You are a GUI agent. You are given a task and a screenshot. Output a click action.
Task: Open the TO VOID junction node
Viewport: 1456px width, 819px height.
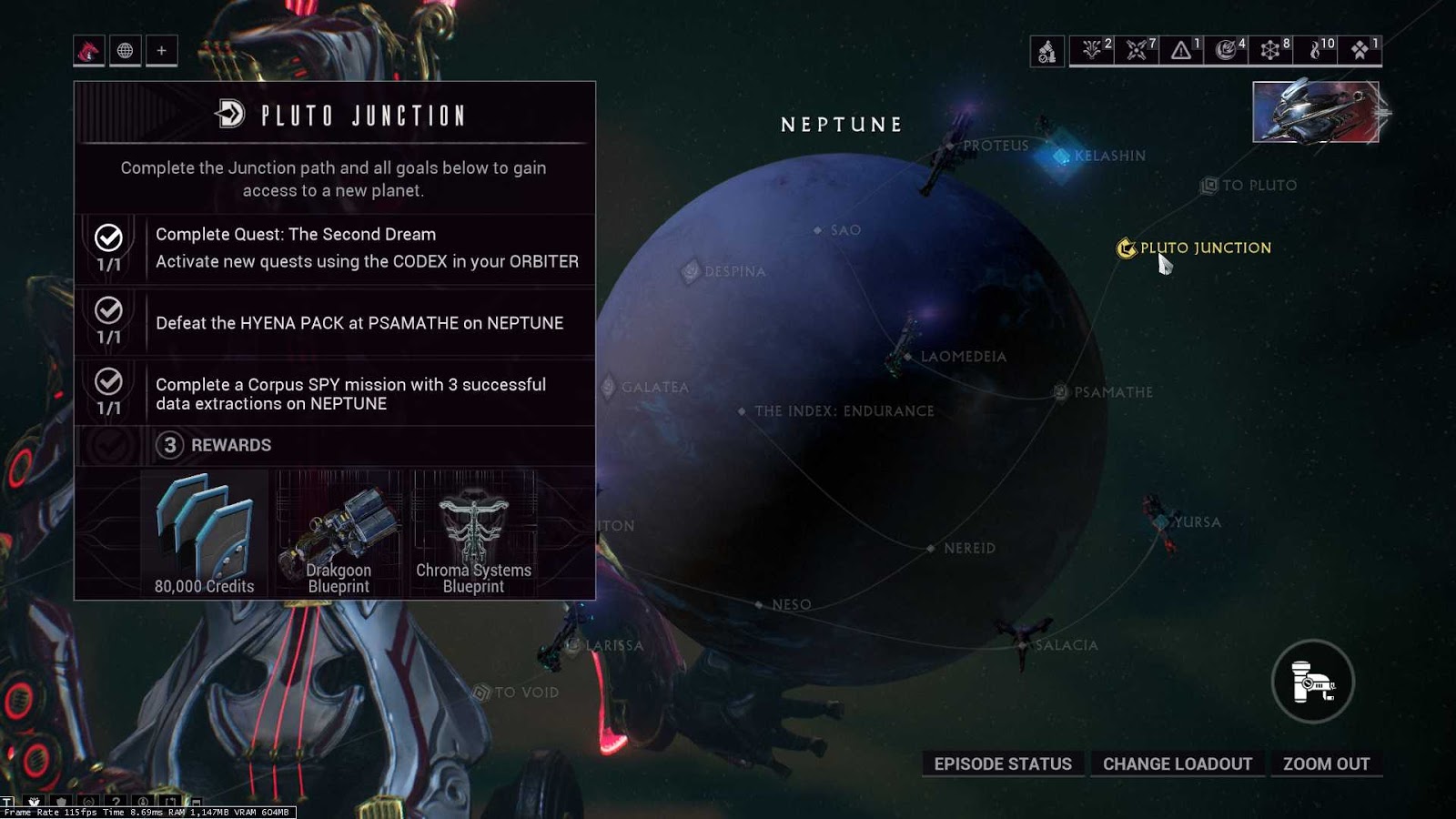(x=480, y=692)
